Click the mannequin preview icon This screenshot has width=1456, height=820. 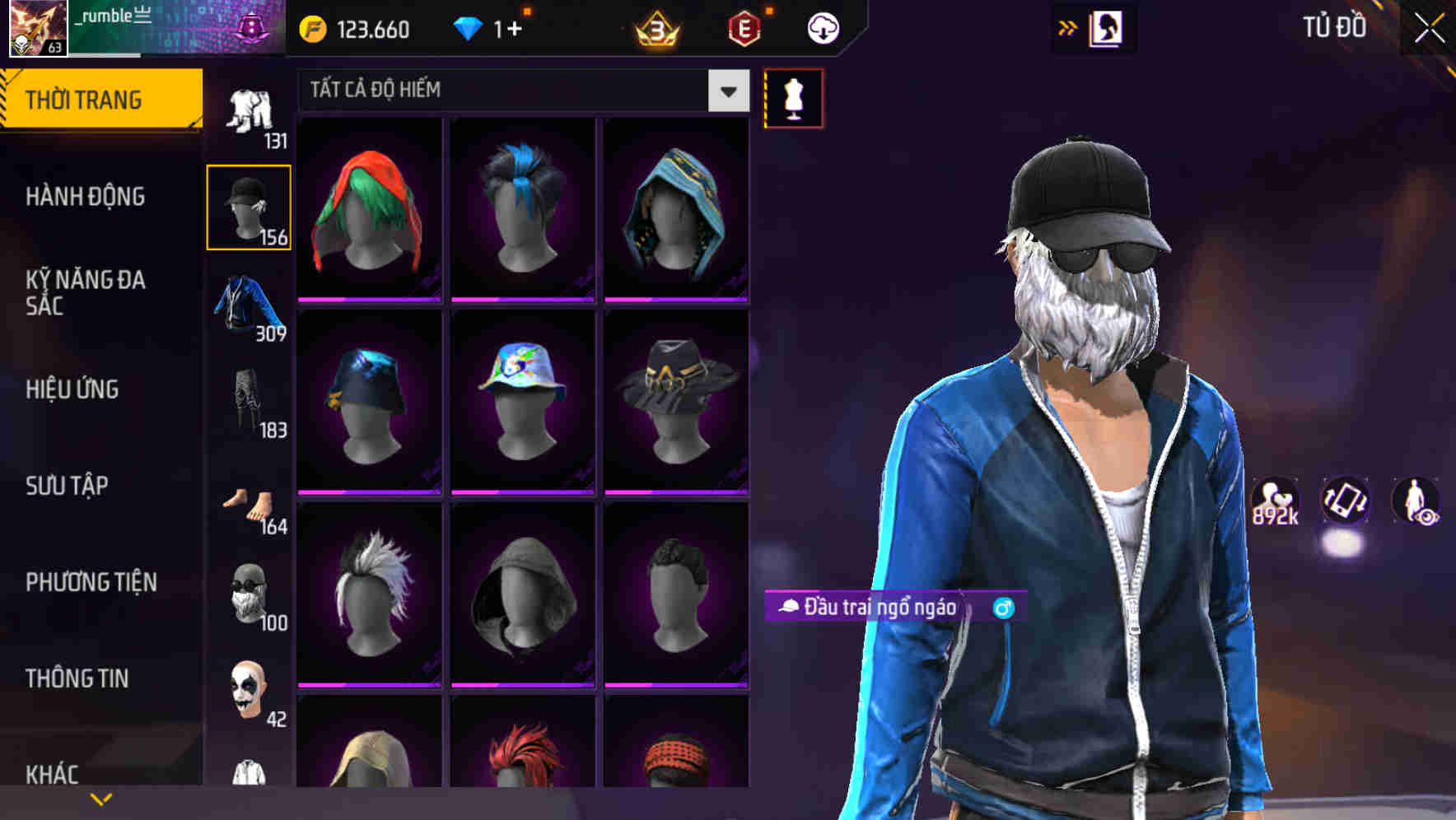[x=792, y=98]
